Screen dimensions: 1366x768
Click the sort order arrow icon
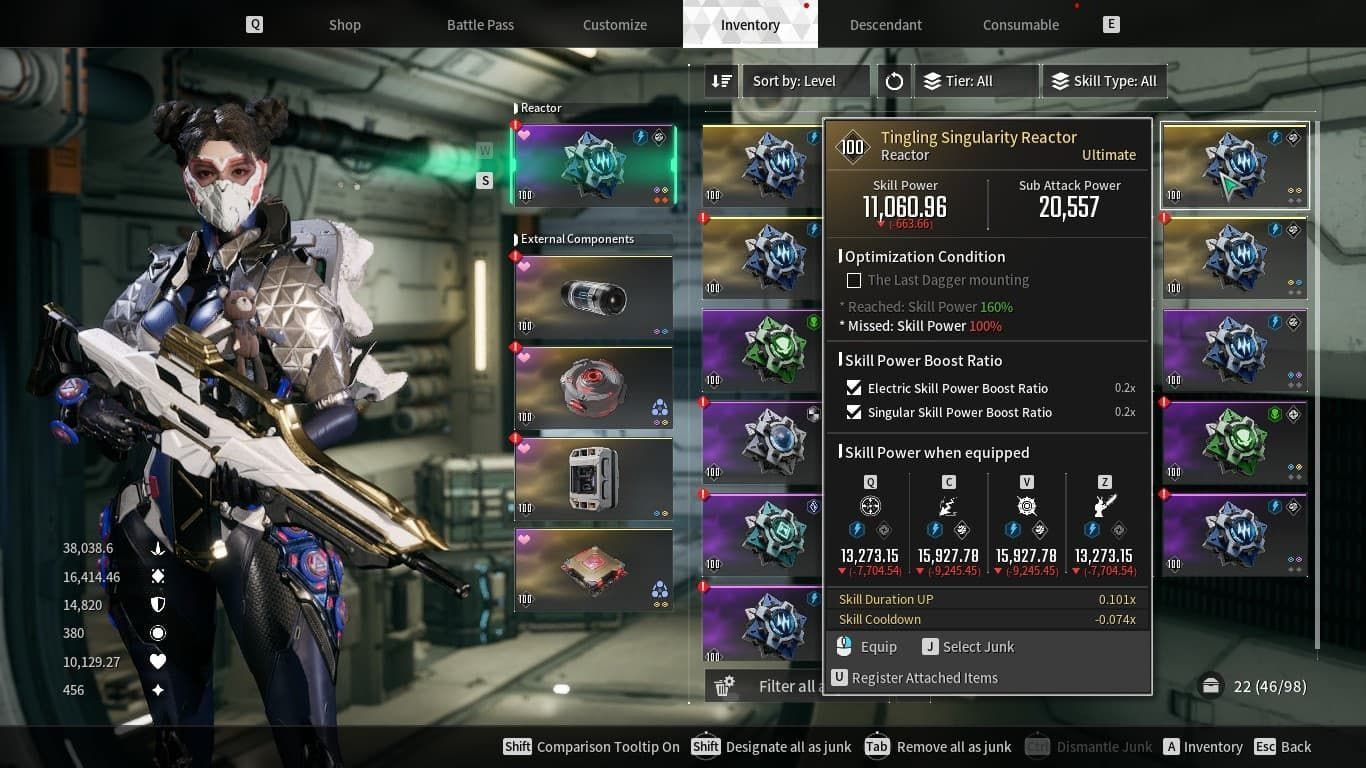(721, 81)
